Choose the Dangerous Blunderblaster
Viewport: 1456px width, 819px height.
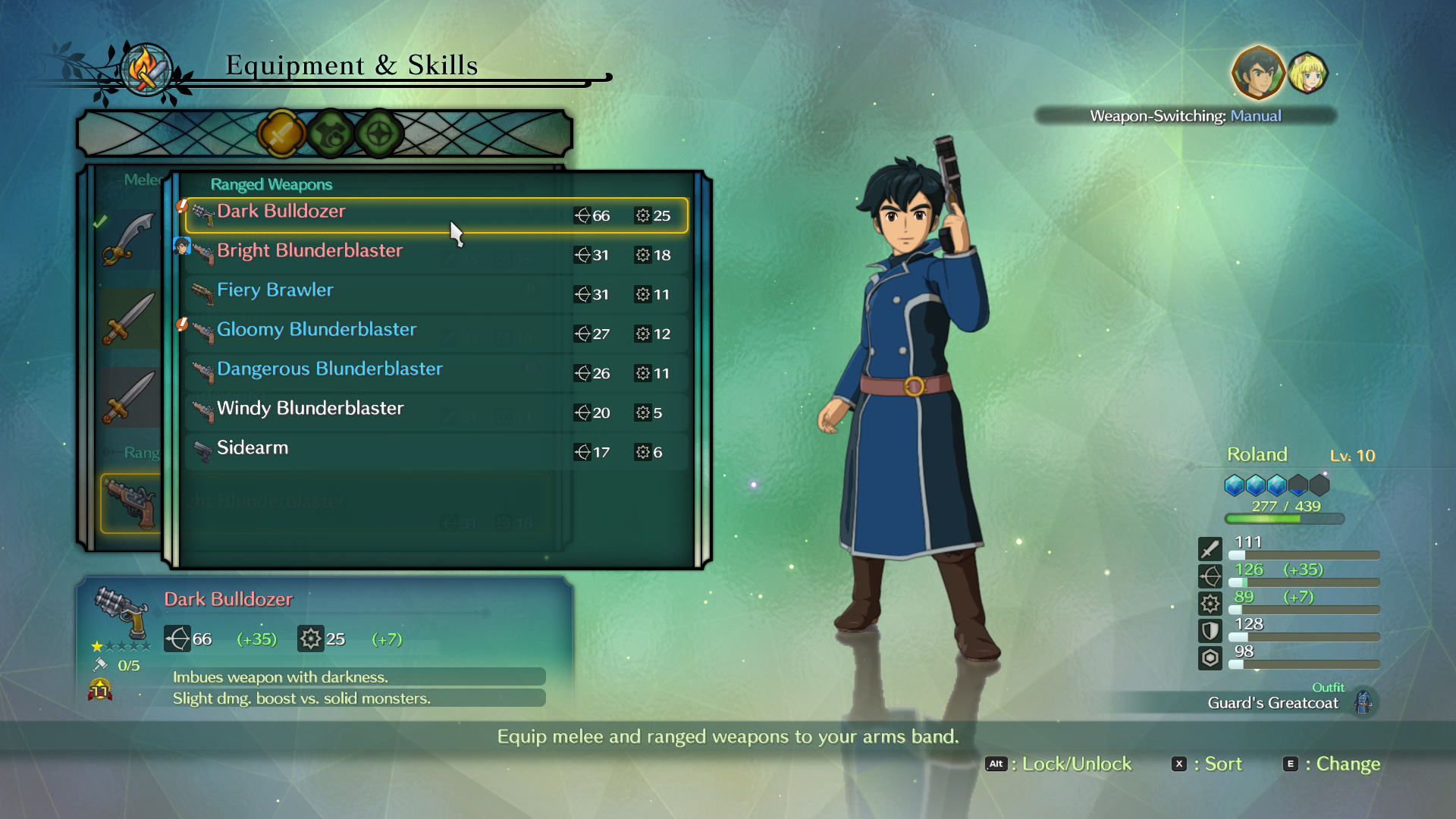(436, 373)
